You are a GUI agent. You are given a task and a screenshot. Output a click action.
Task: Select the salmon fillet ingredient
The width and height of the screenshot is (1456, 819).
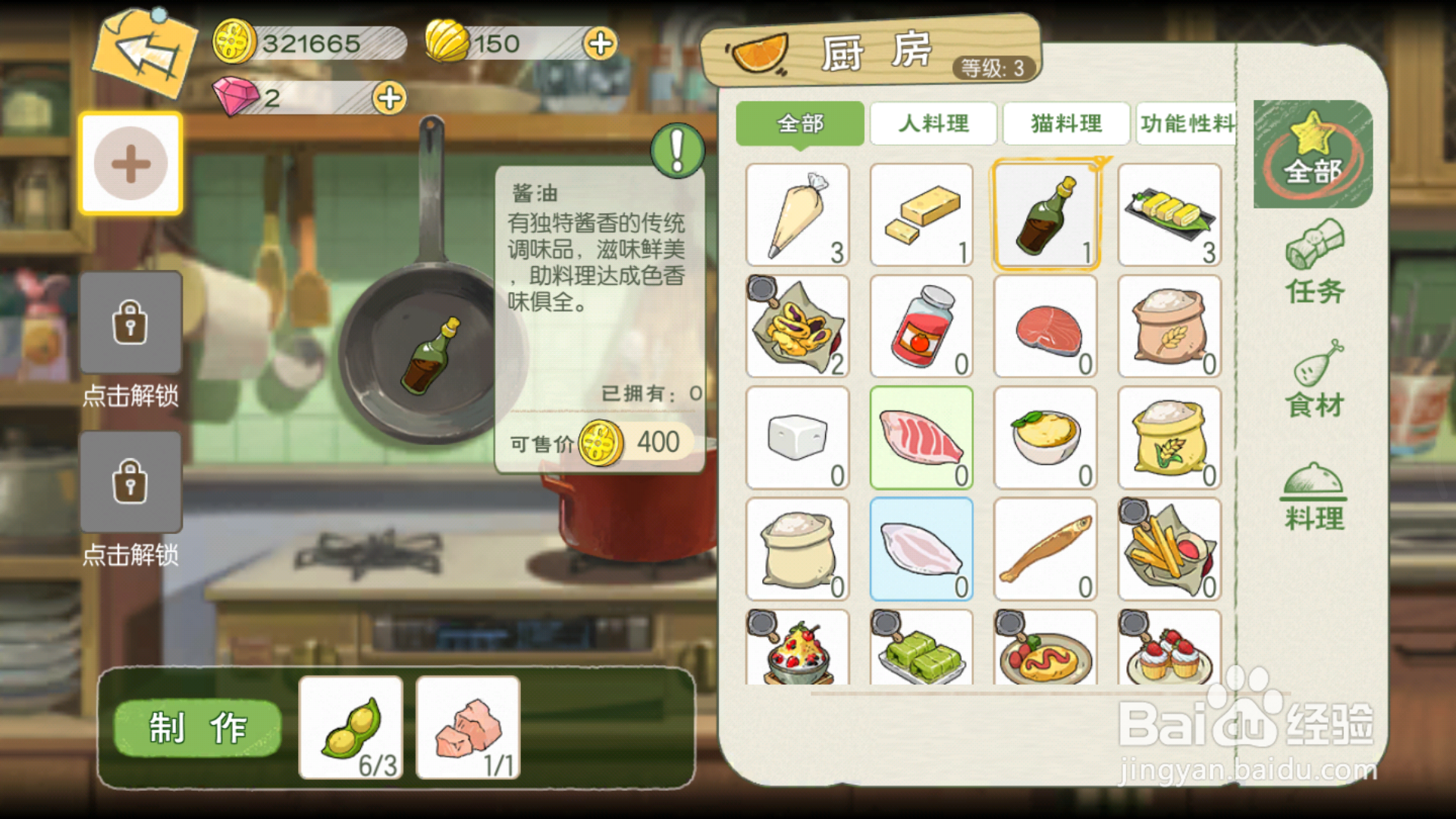tap(1045, 326)
